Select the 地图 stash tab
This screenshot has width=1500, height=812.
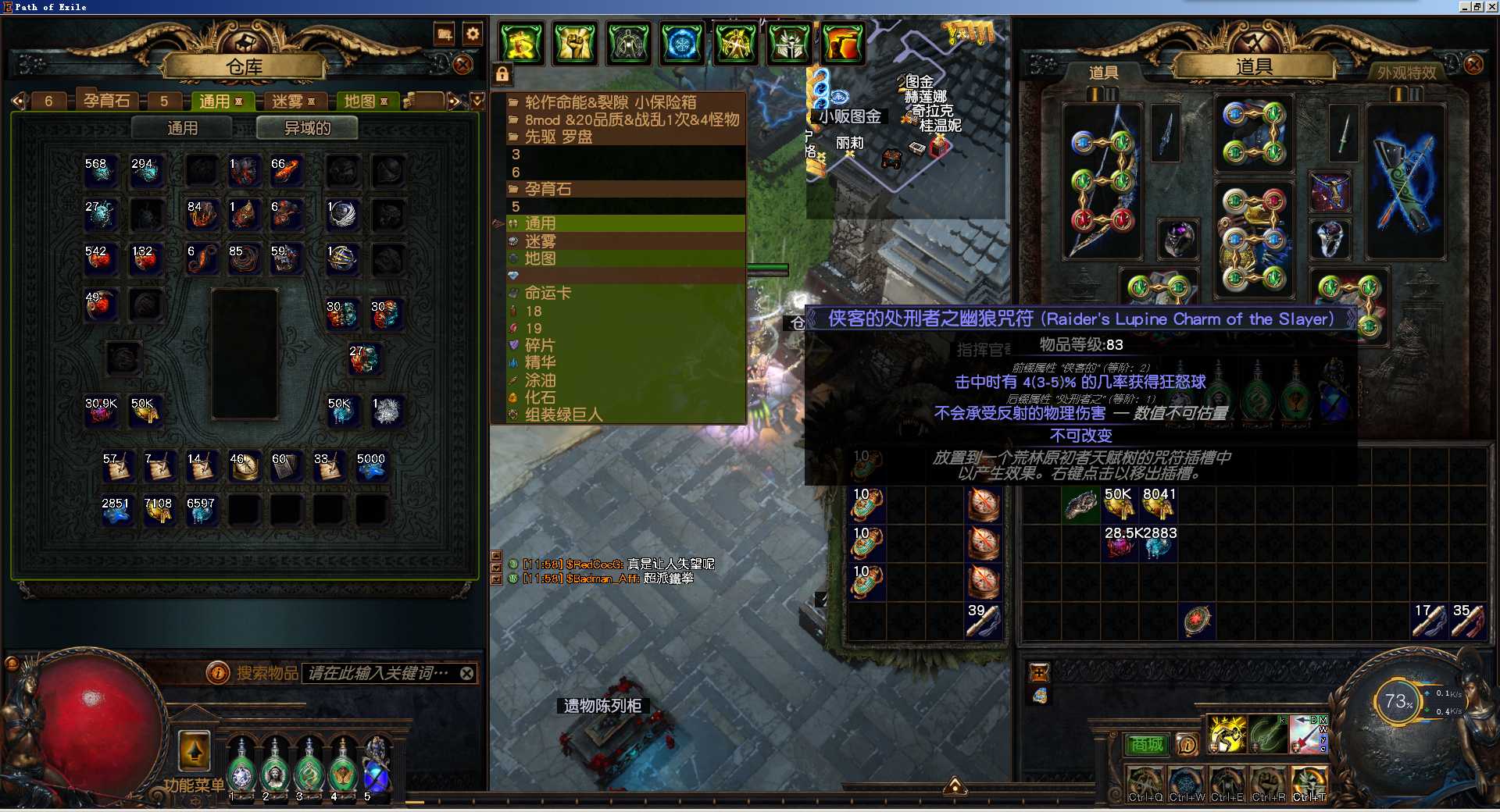click(x=360, y=101)
